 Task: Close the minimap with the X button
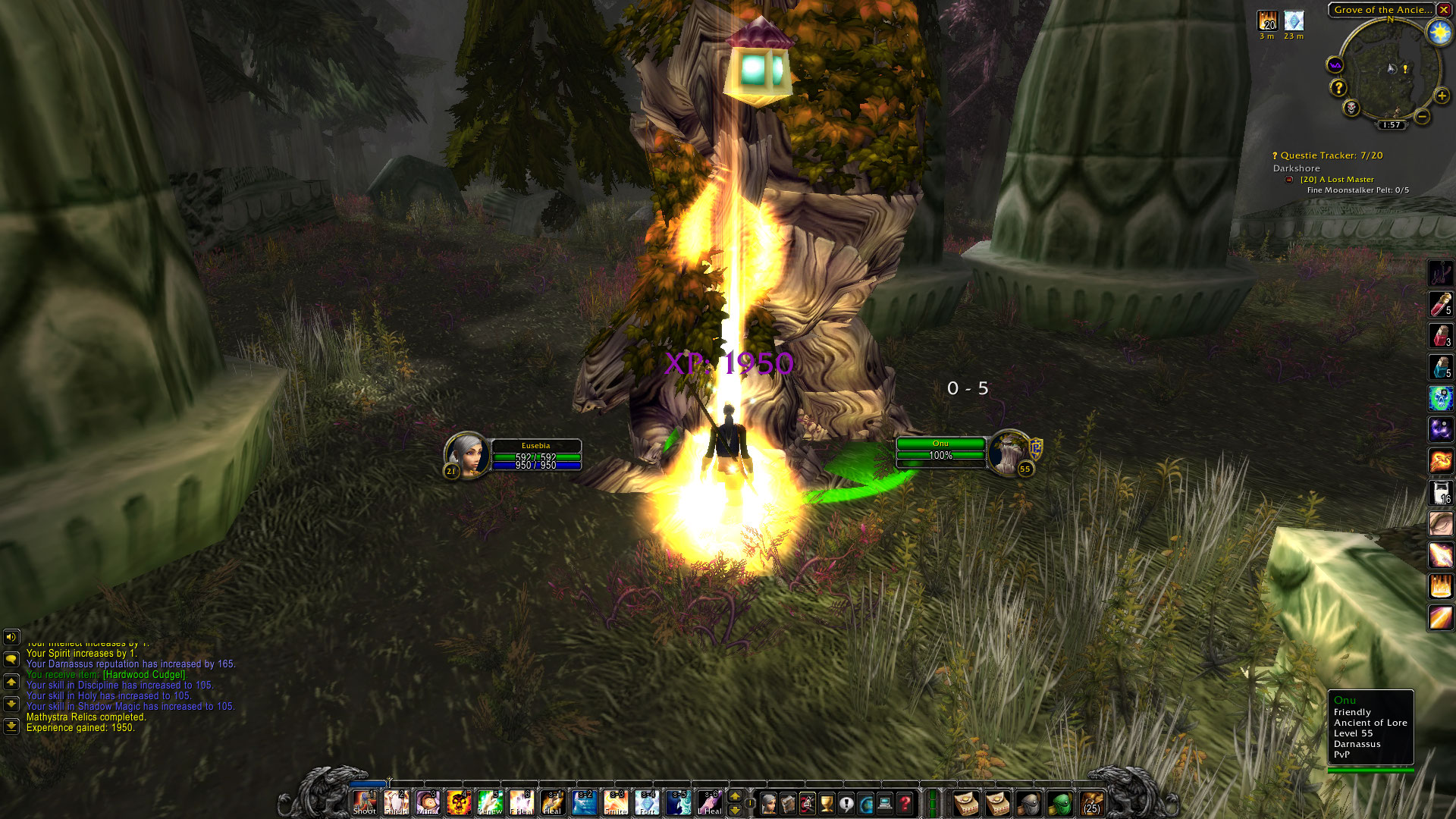pyautogui.click(x=1444, y=10)
